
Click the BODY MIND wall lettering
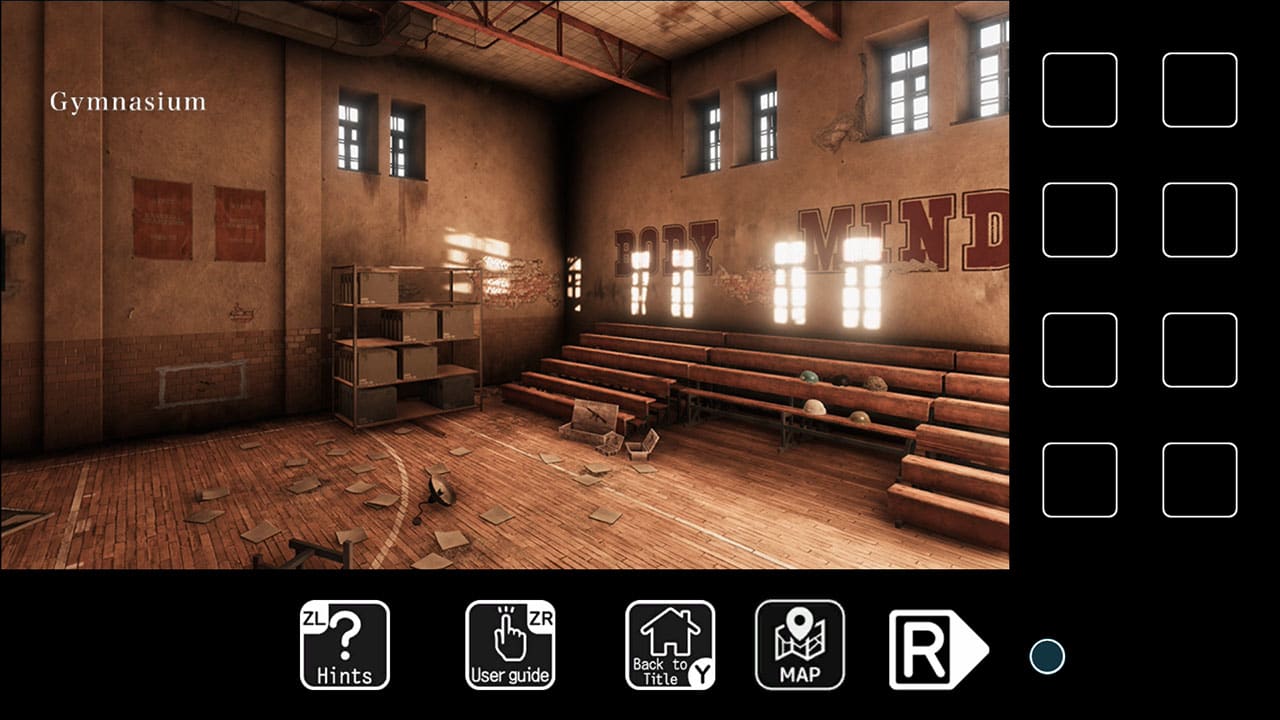click(800, 235)
